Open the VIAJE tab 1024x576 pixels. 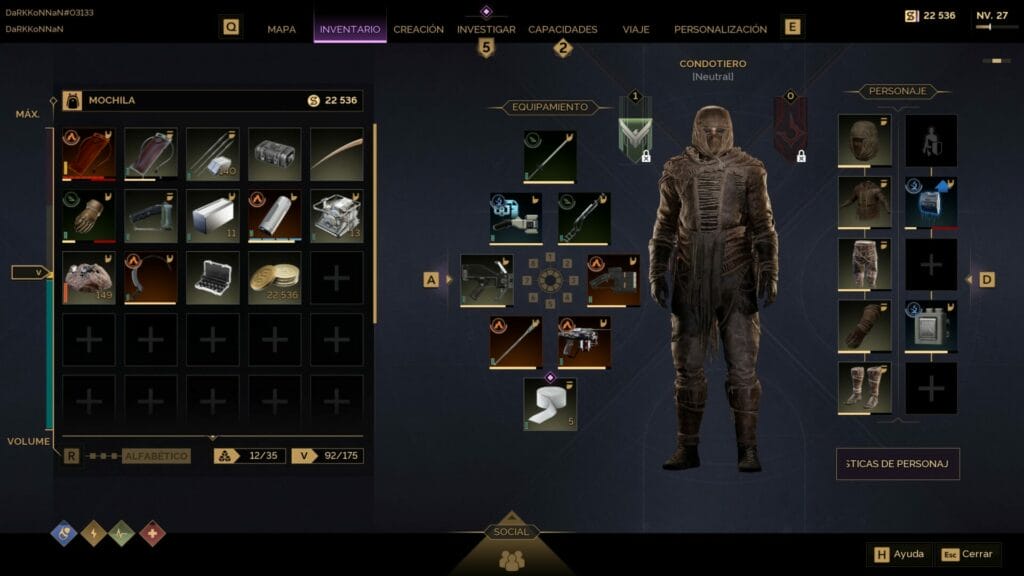point(635,29)
